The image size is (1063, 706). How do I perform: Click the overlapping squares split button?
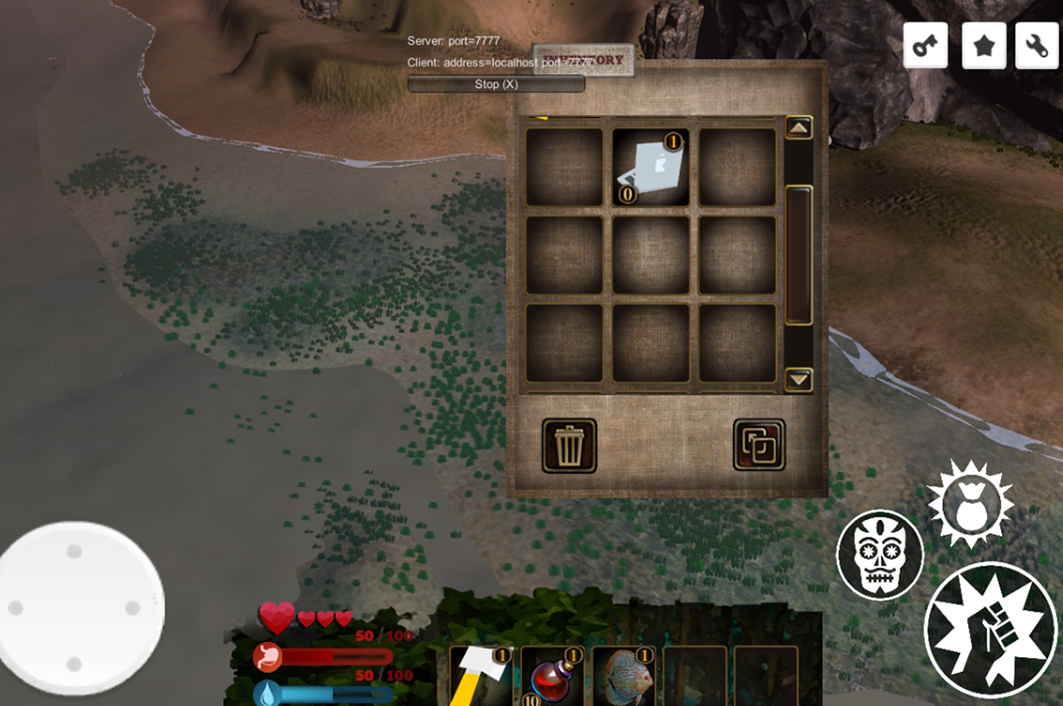(759, 445)
